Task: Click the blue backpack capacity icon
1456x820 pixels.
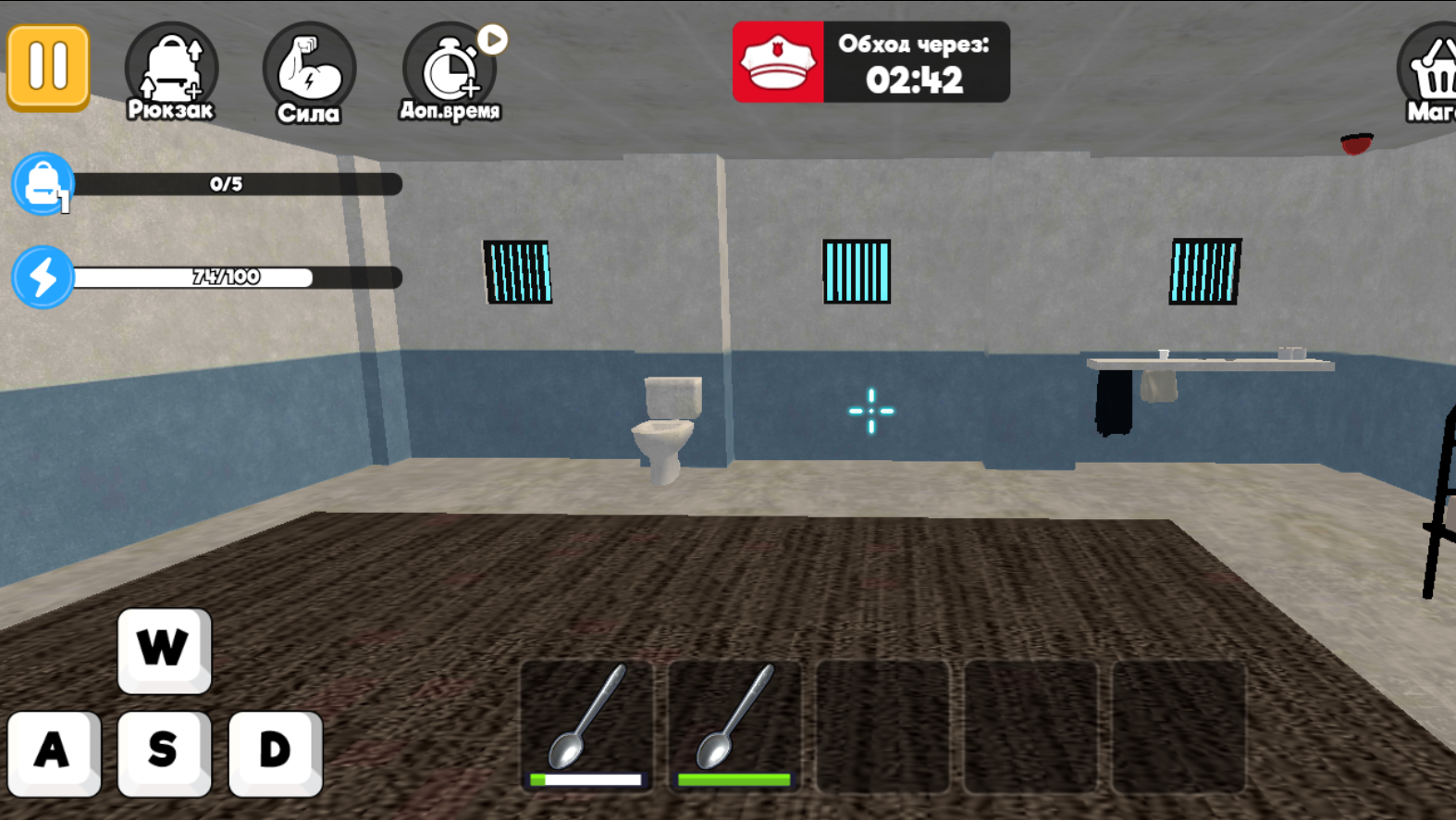Action: point(42,185)
